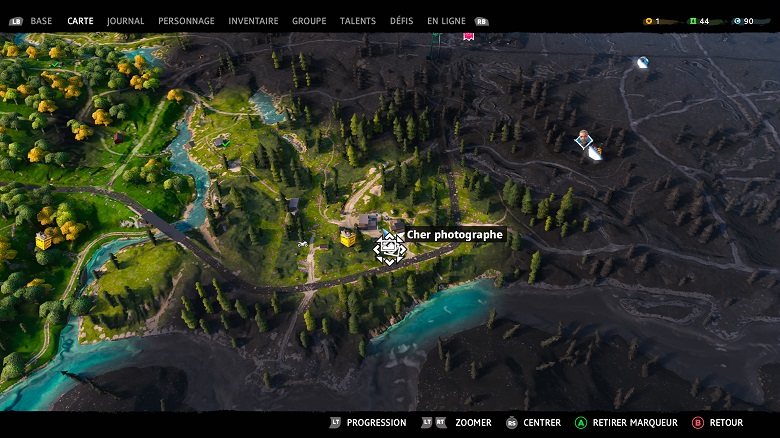Show the INVENTAIRE tab
Screen dimensions: 780x438
click(x=253, y=21)
